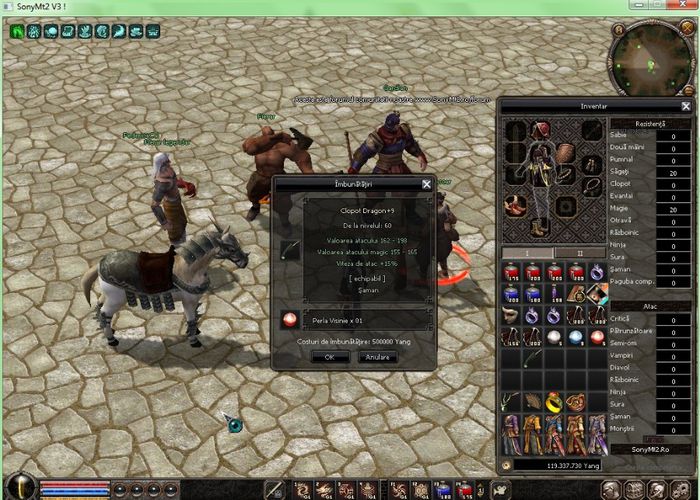Image resolution: width=700 pixels, height=500 pixels.
Task: Click the first green buff icon
Action: click(18, 31)
